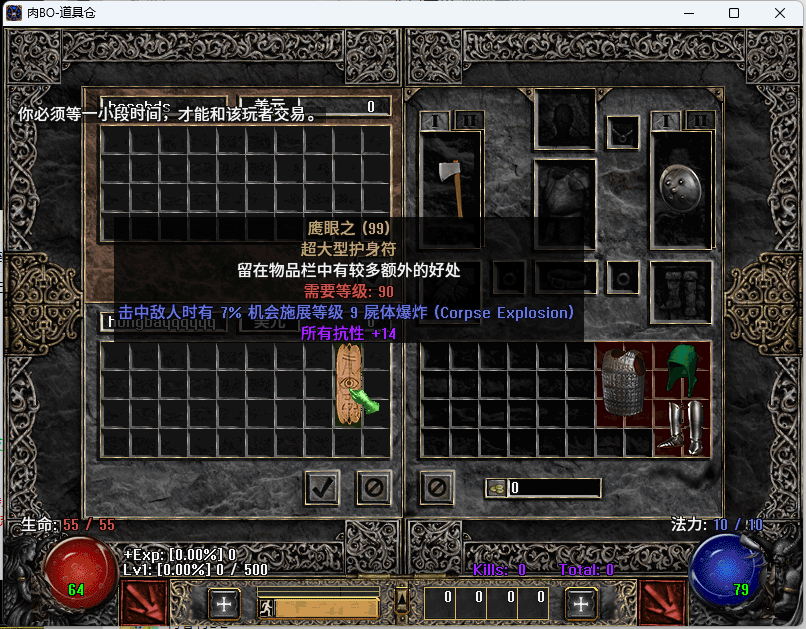Toggle the mini panel arrow at the bottom center
806x629 pixels.
click(402, 599)
